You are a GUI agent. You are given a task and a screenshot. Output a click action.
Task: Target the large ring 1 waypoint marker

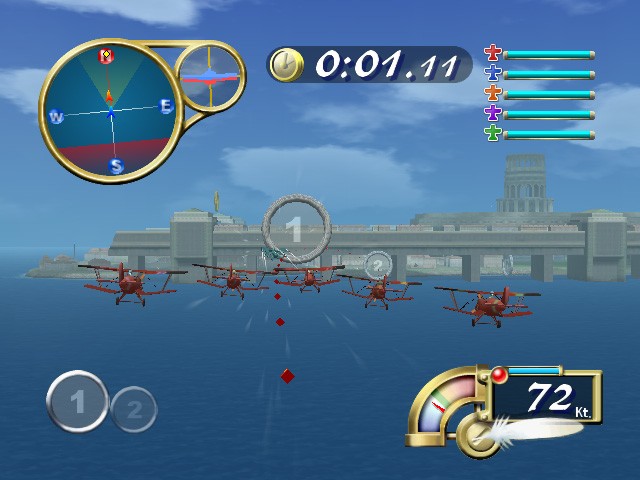tap(293, 229)
